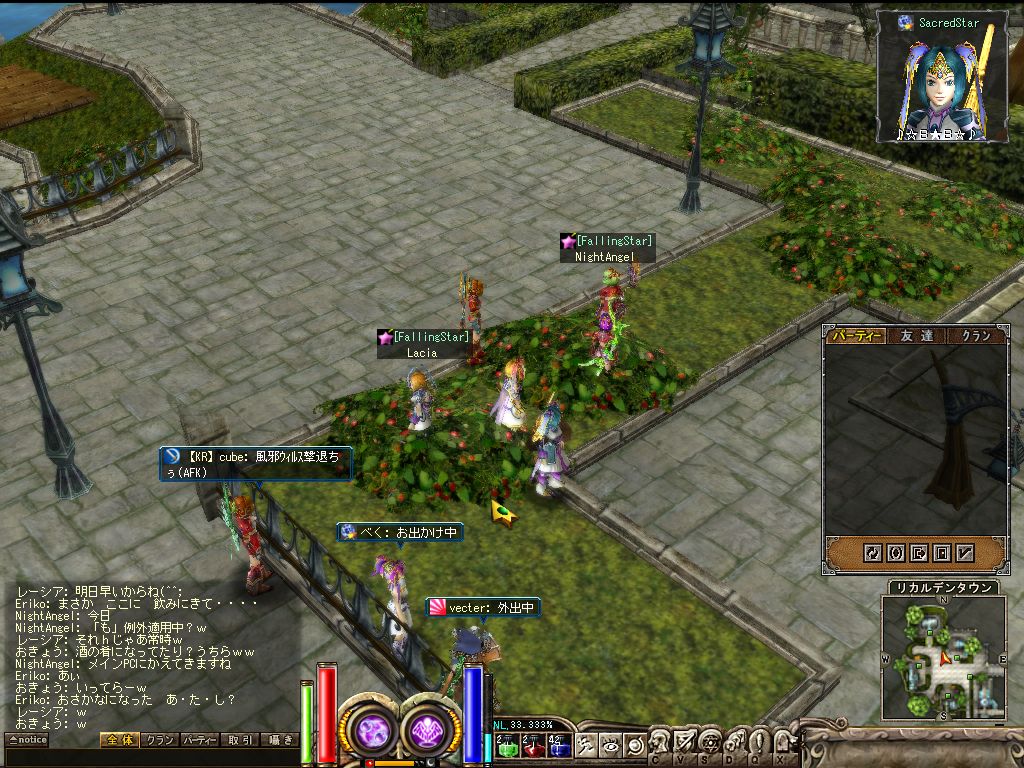Switch to the 取引 trade chat channel
Screen dimensions: 1024x768
click(239, 740)
